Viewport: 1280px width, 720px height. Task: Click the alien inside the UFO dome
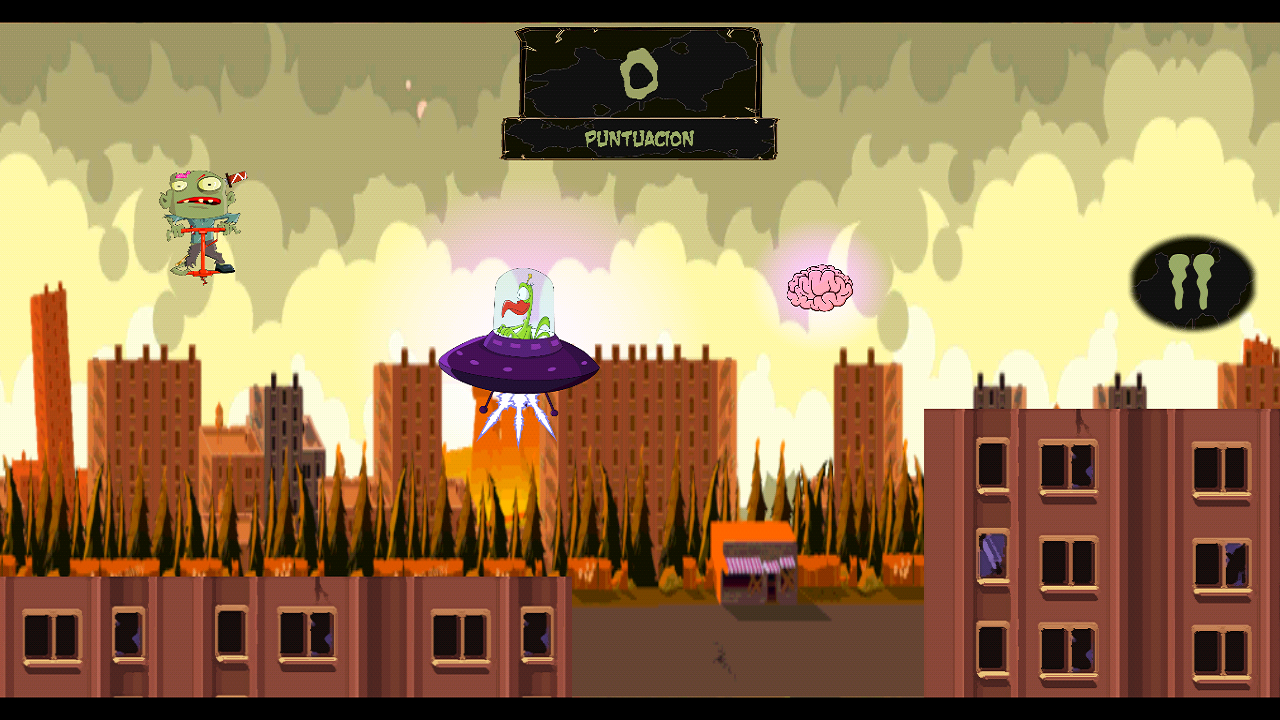coord(520,310)
